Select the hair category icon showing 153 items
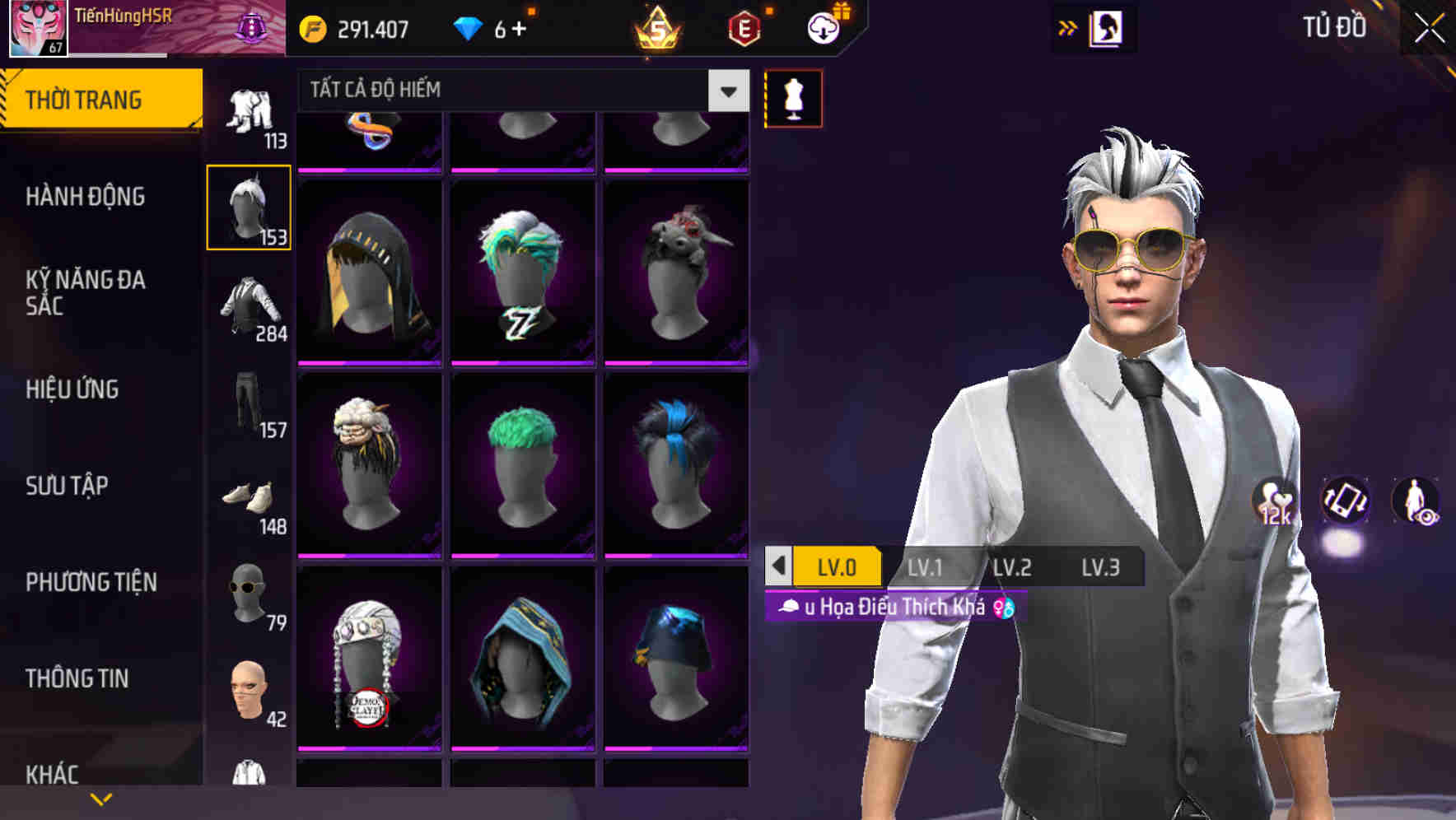This screenshot has height=820, width=1456. click(250, 206)
